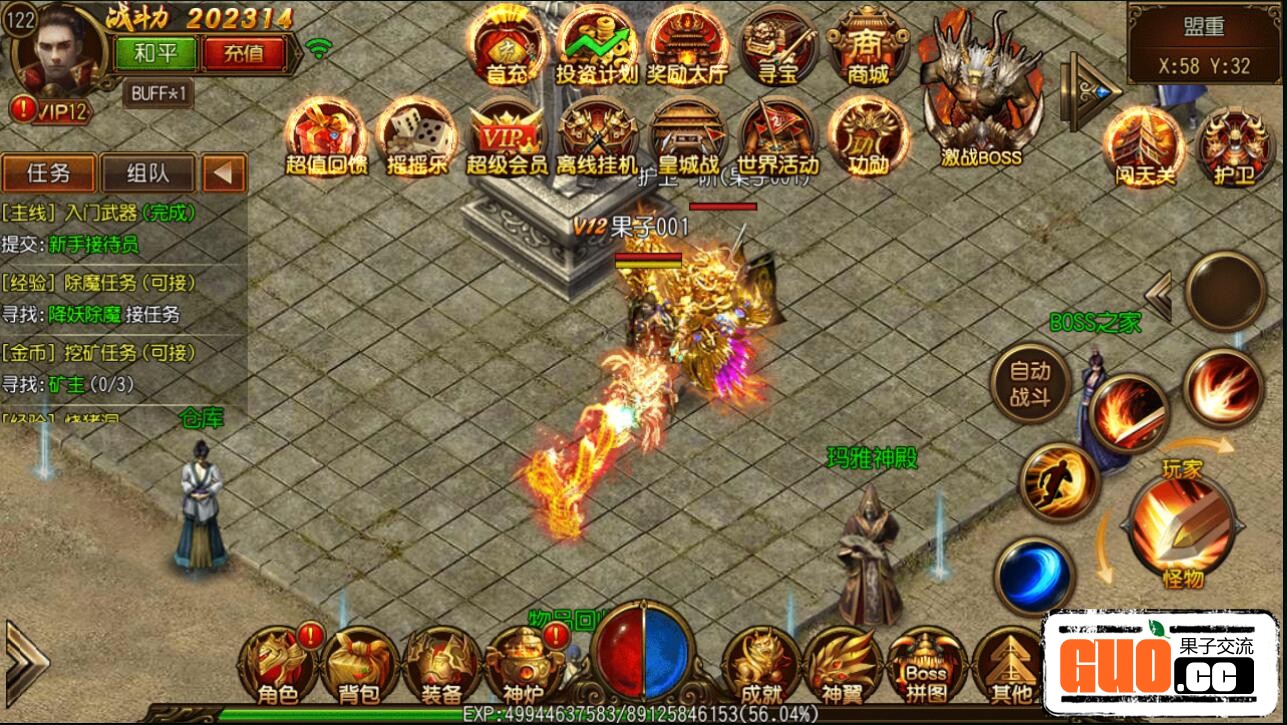Viewport: 1287px width, 725px height.
Task: Open the 超级会员 VIP membership
Action: (x=506, y=136)
